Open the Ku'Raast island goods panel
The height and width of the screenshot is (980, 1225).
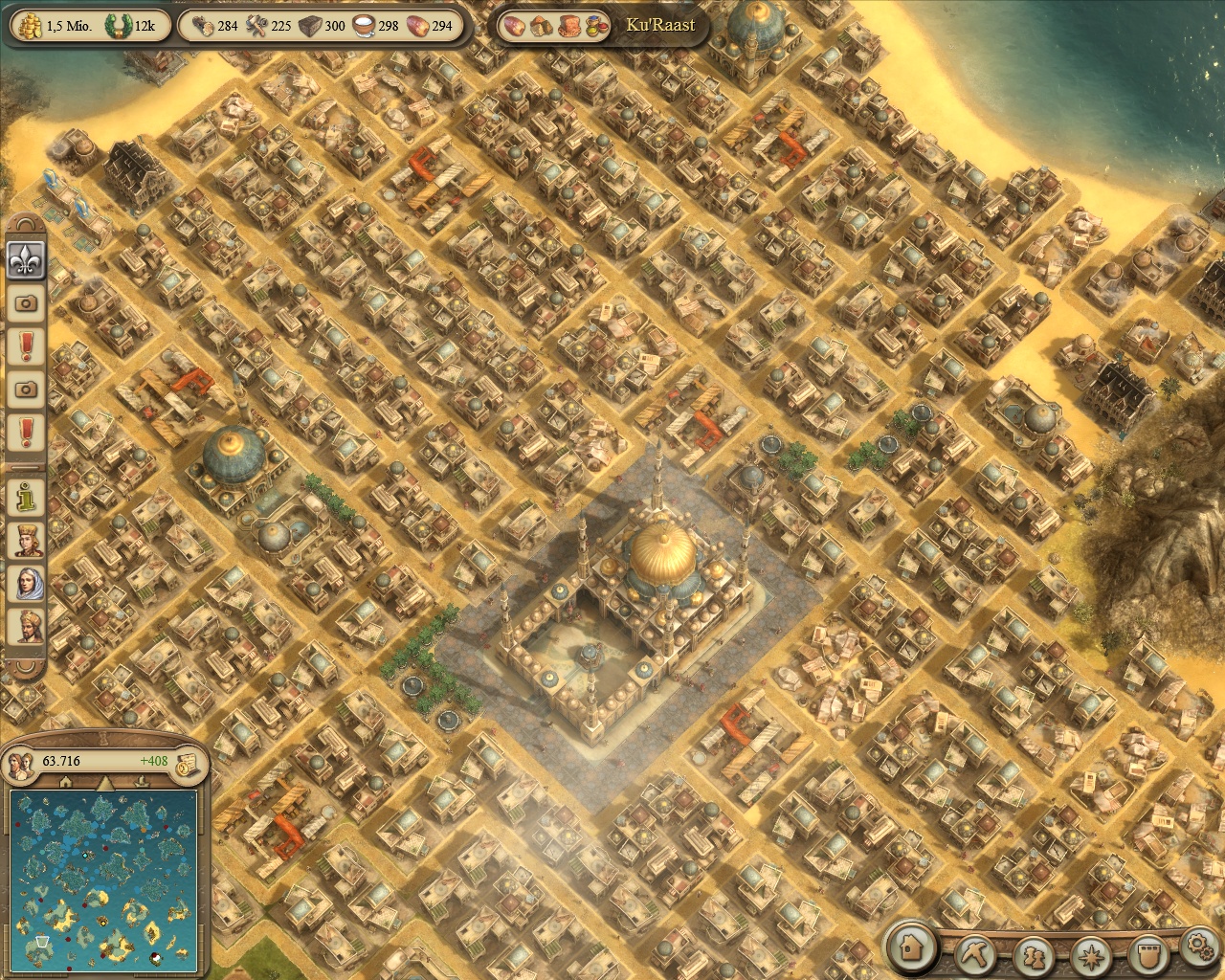coord(603,26)
